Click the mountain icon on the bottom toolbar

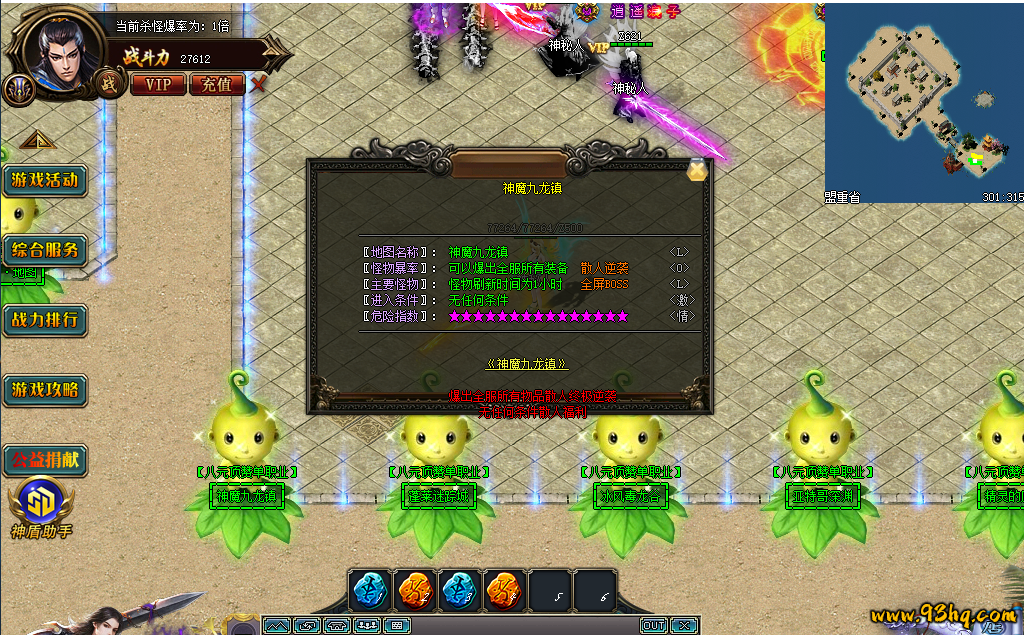[x=277, y=626]
